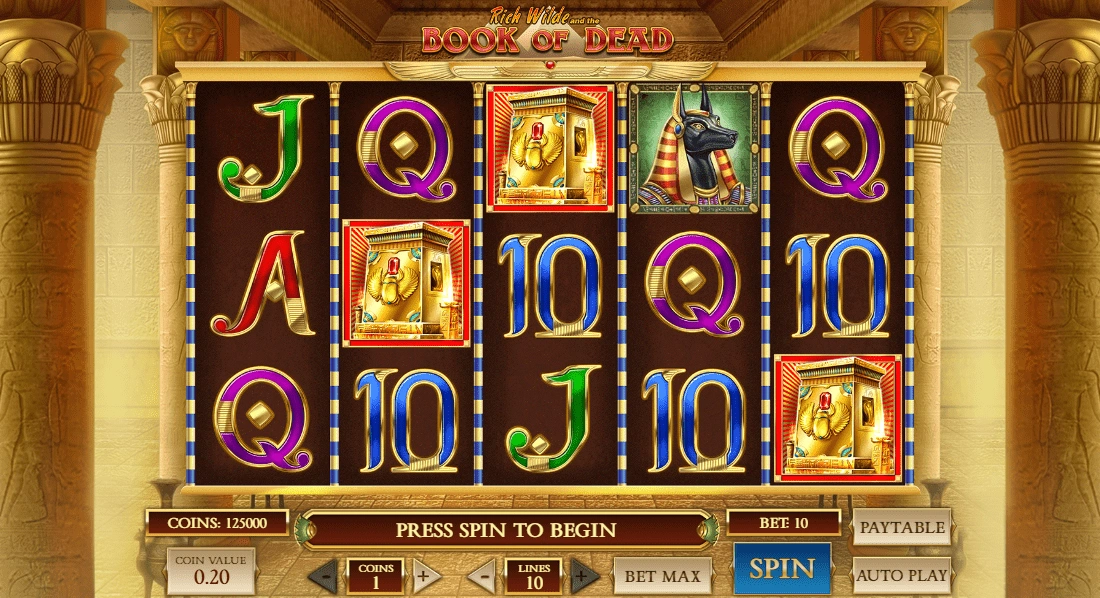Decrease the number of coins
Screen dimensions: 1100x598
pos(323,576)
